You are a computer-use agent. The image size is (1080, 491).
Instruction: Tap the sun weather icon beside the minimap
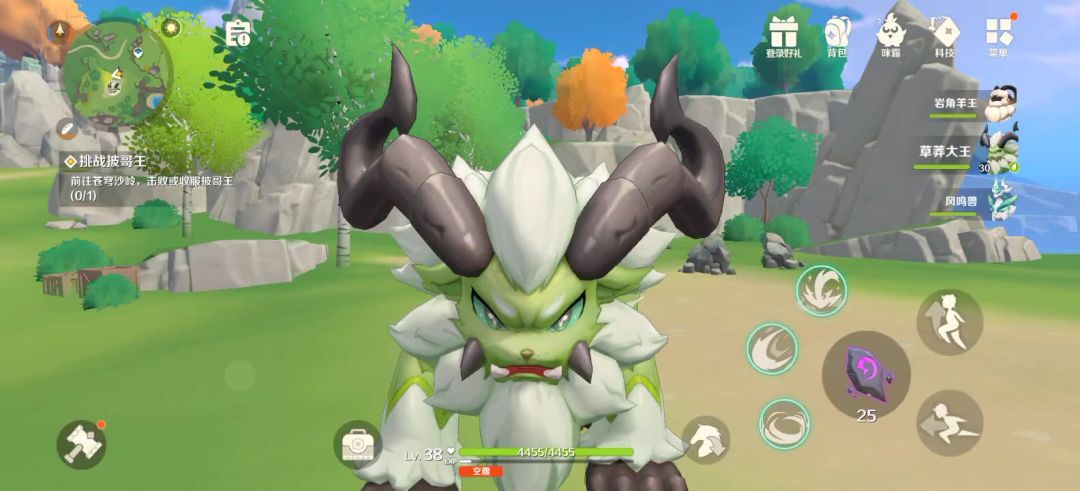[171, 27]
